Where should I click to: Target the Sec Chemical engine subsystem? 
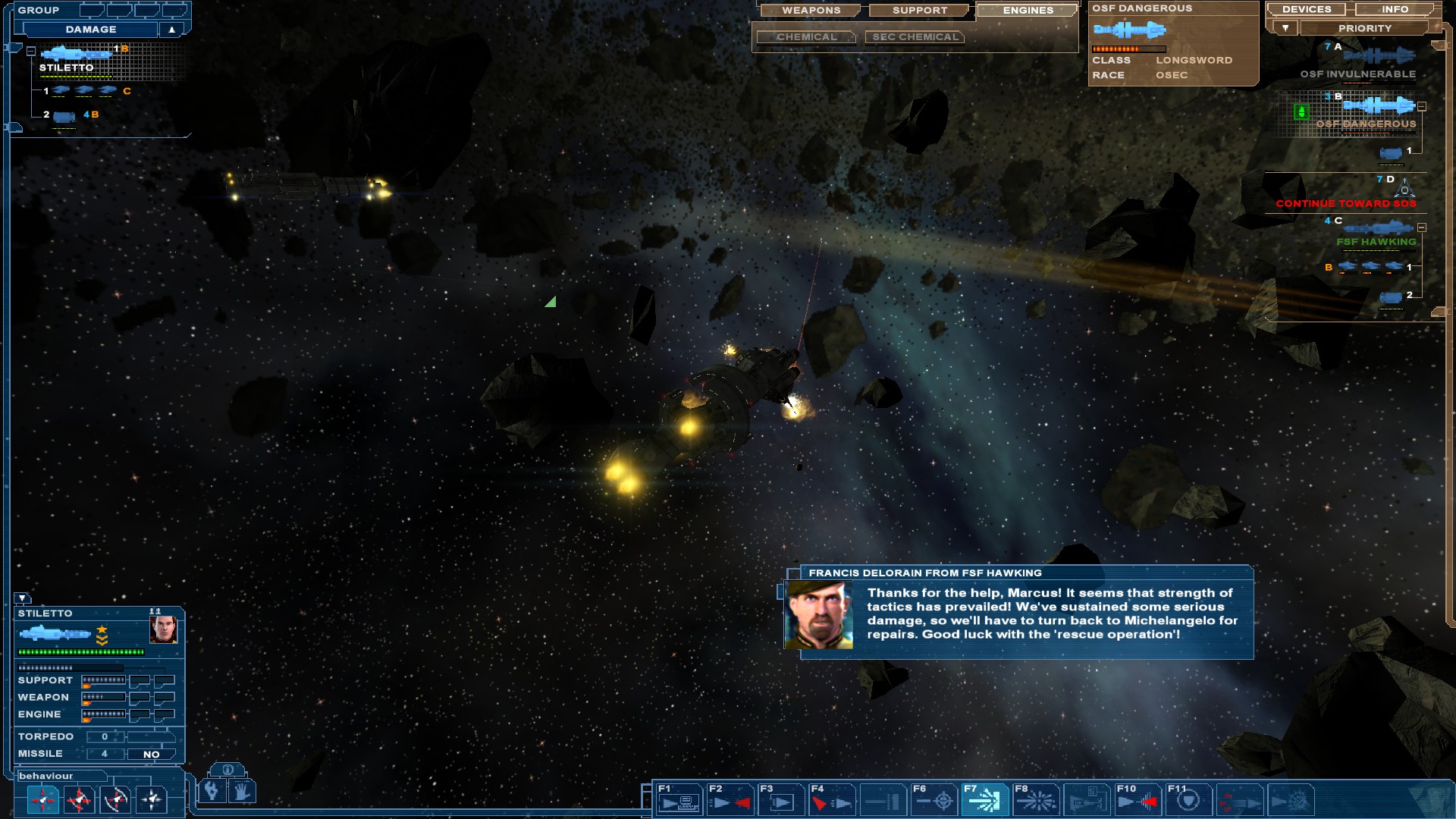tap(915, 37)
